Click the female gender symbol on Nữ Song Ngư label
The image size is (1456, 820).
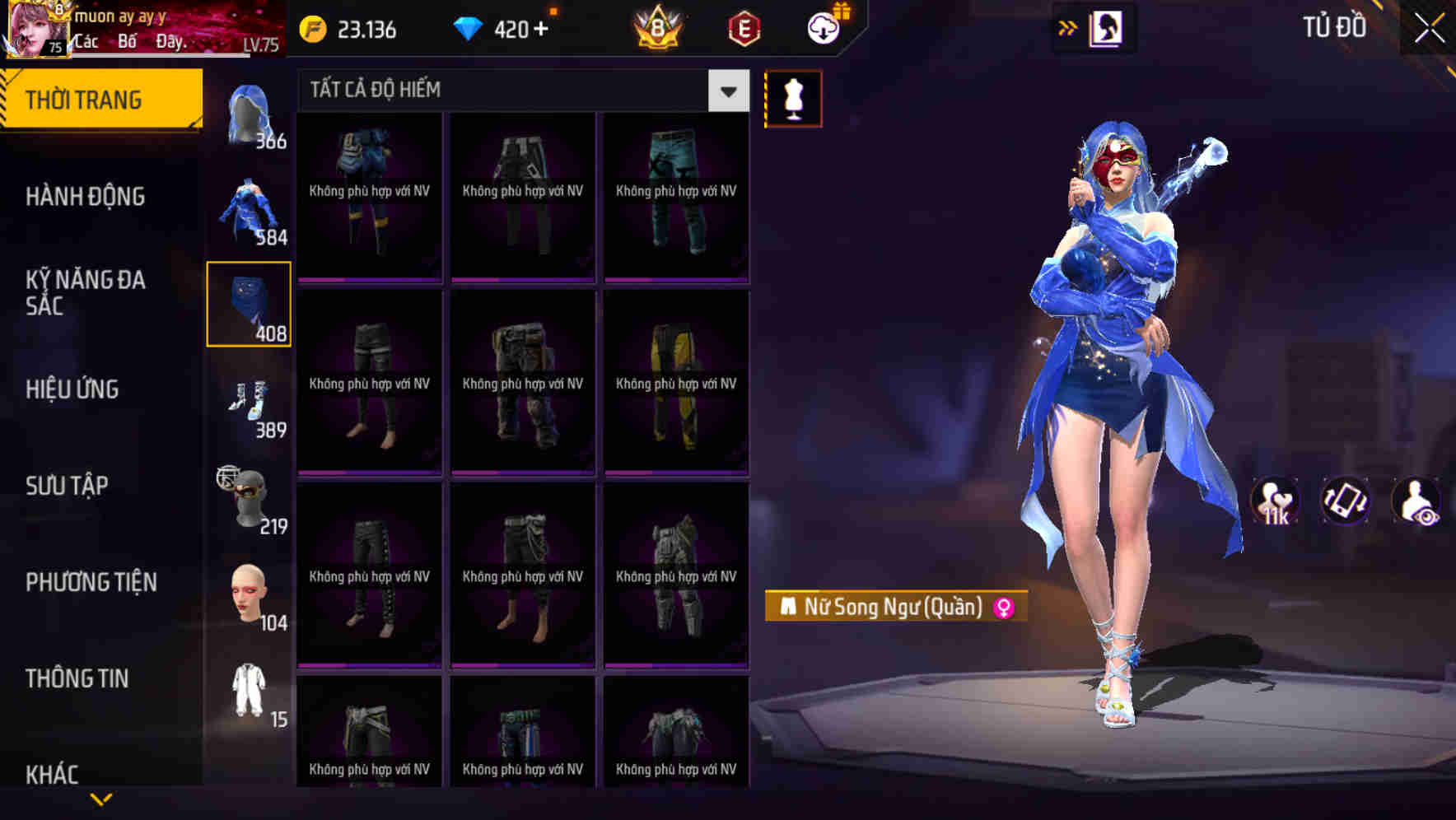[x=1003, y=605]
